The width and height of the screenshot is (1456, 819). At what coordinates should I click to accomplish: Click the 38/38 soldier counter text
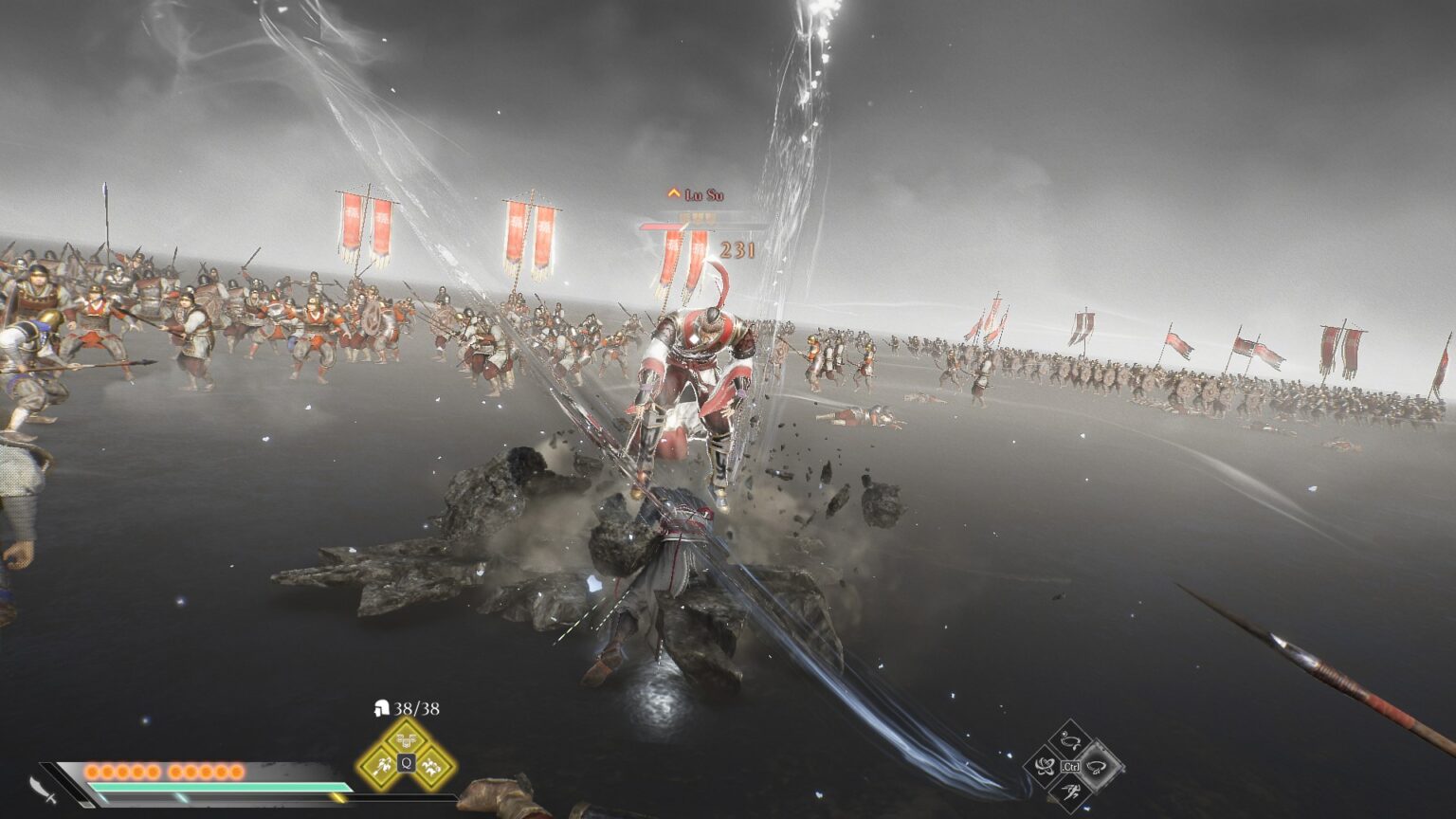click(x=415, y=707)
